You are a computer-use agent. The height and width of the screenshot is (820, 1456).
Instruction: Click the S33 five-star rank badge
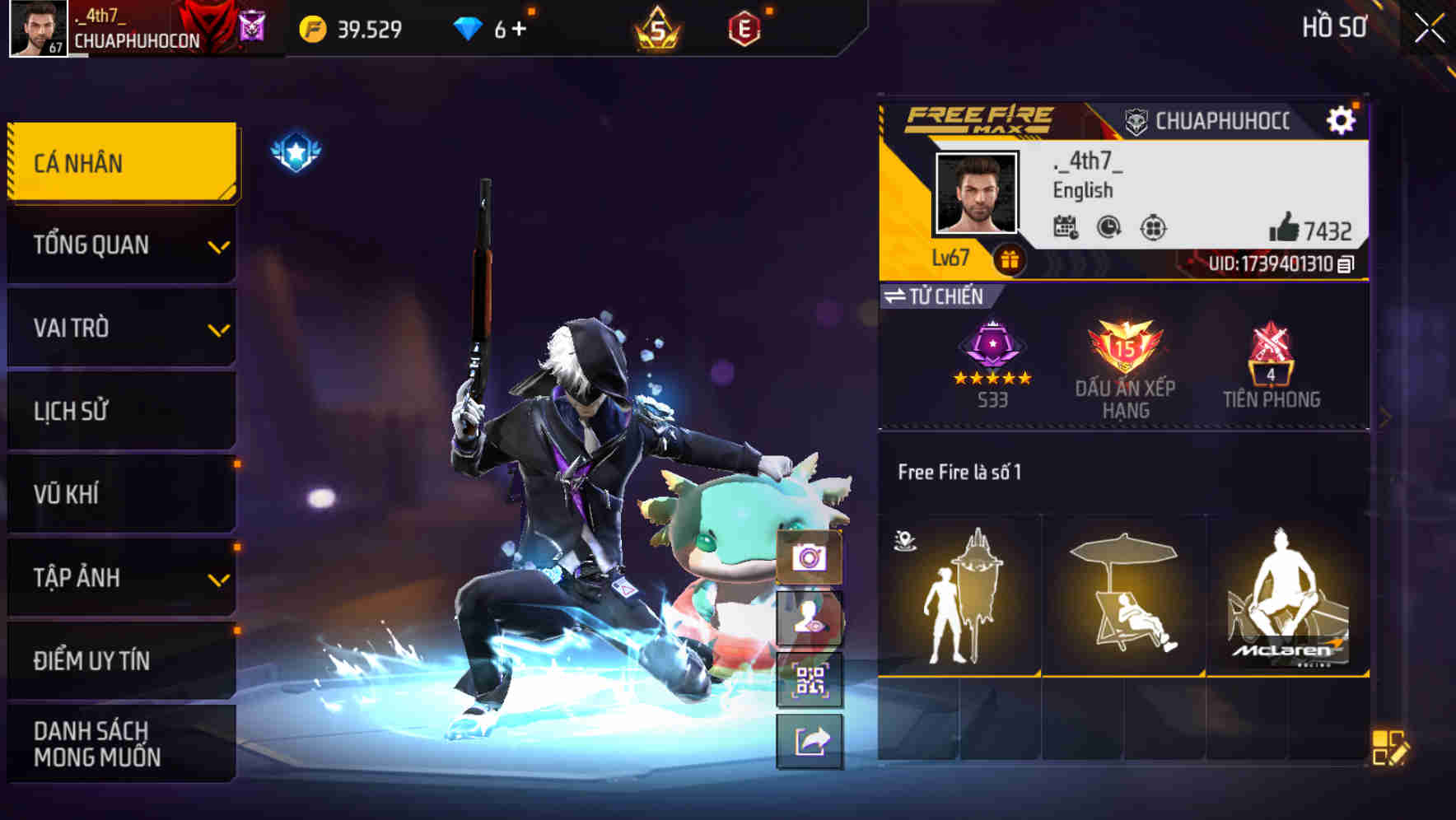(992, 354)
